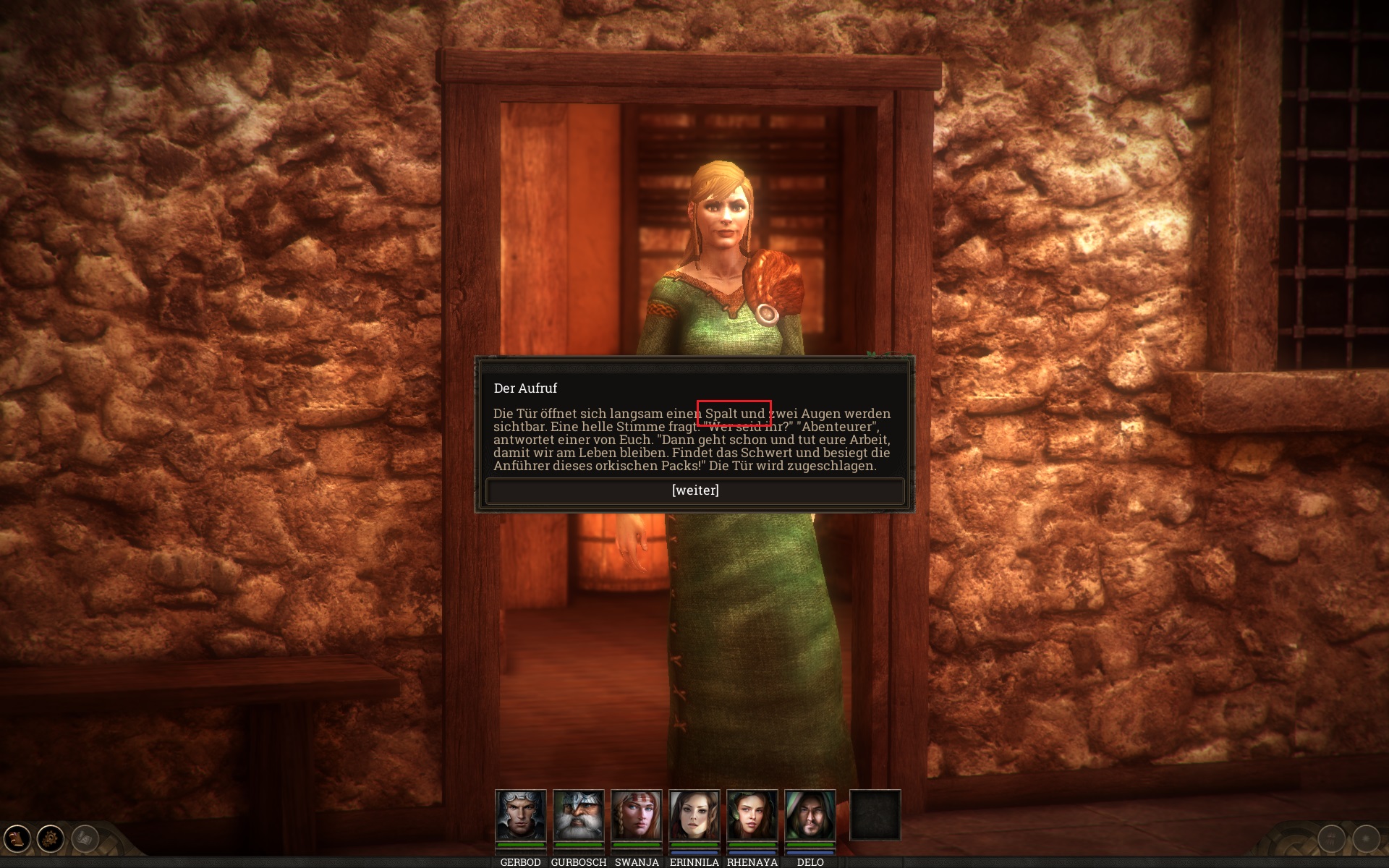Screen dimensions: 1389x868
Task: Choose the hooded Delo portrait
Action: pyautogui.click(x=810, y=815)
